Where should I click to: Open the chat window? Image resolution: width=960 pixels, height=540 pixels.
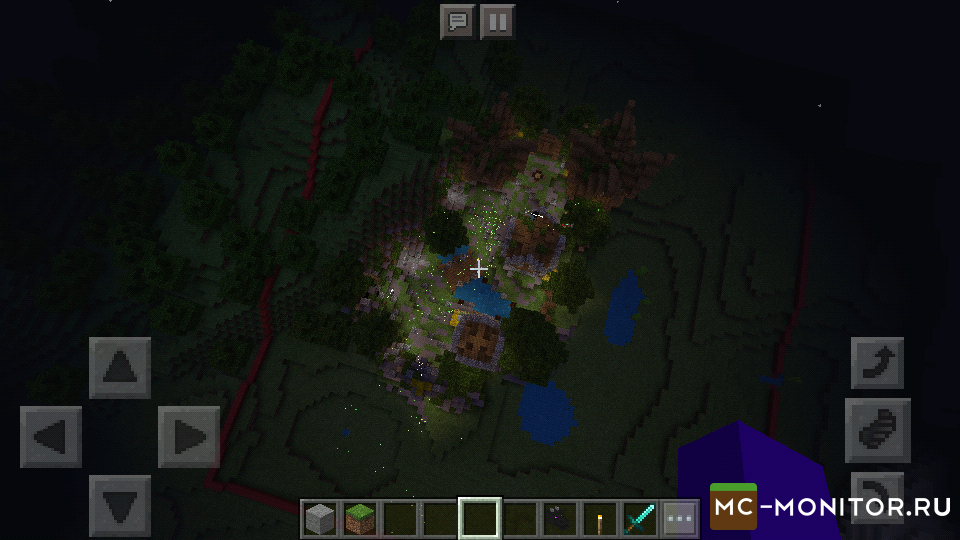(458, 21)
